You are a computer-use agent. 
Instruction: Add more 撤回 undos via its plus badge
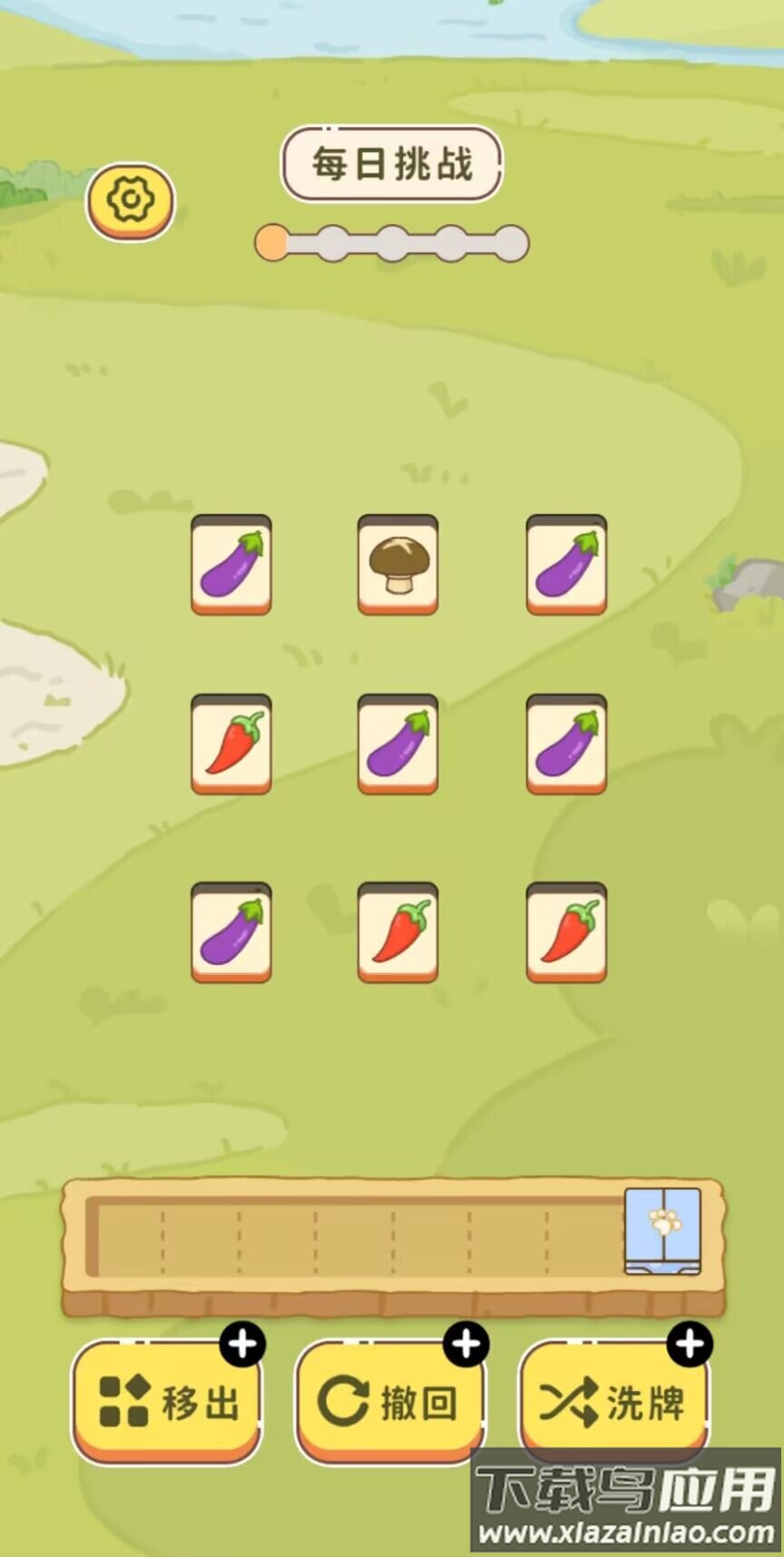pos(466,1344)
